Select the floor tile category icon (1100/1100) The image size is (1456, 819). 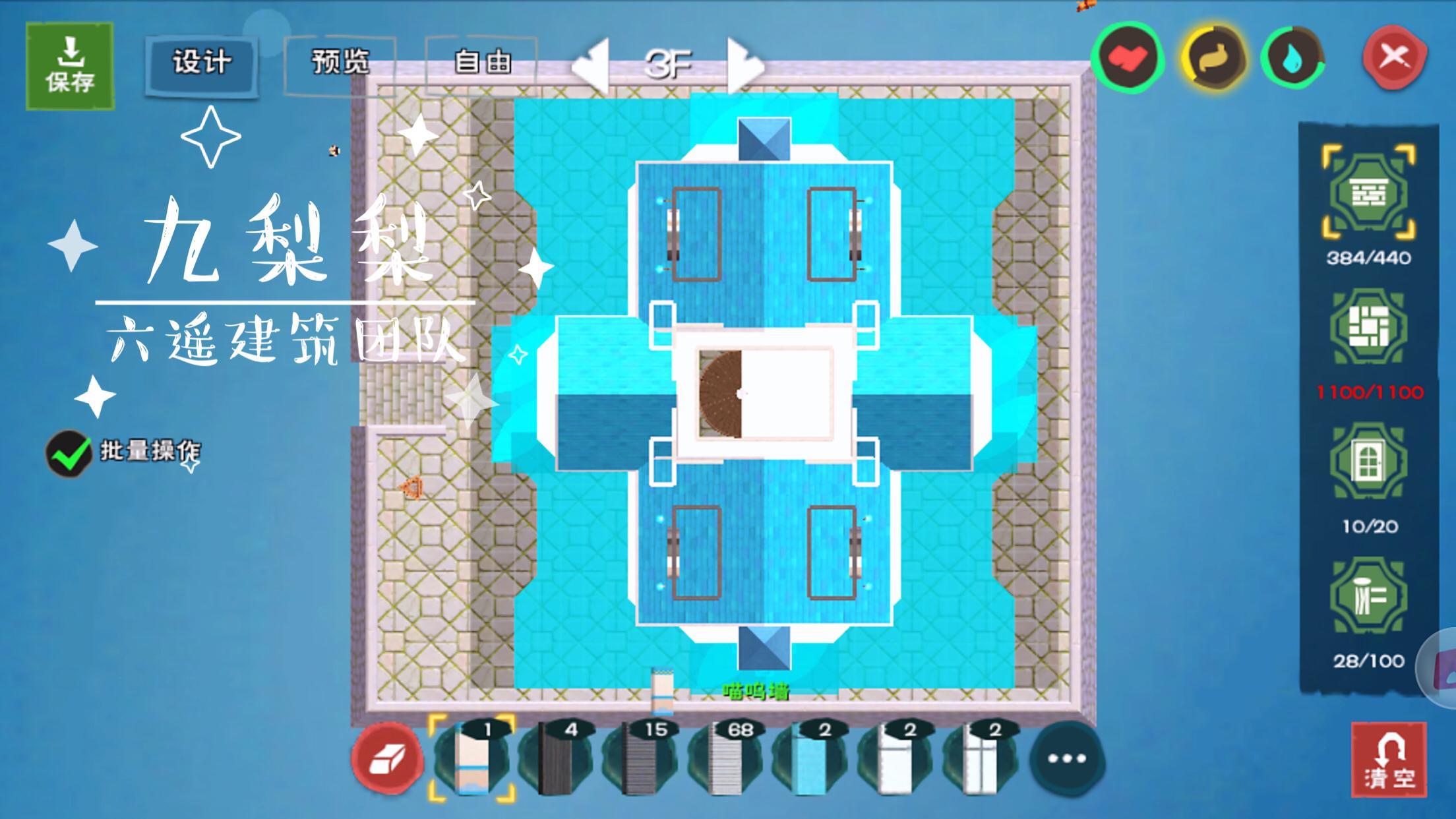[1368, 328]
